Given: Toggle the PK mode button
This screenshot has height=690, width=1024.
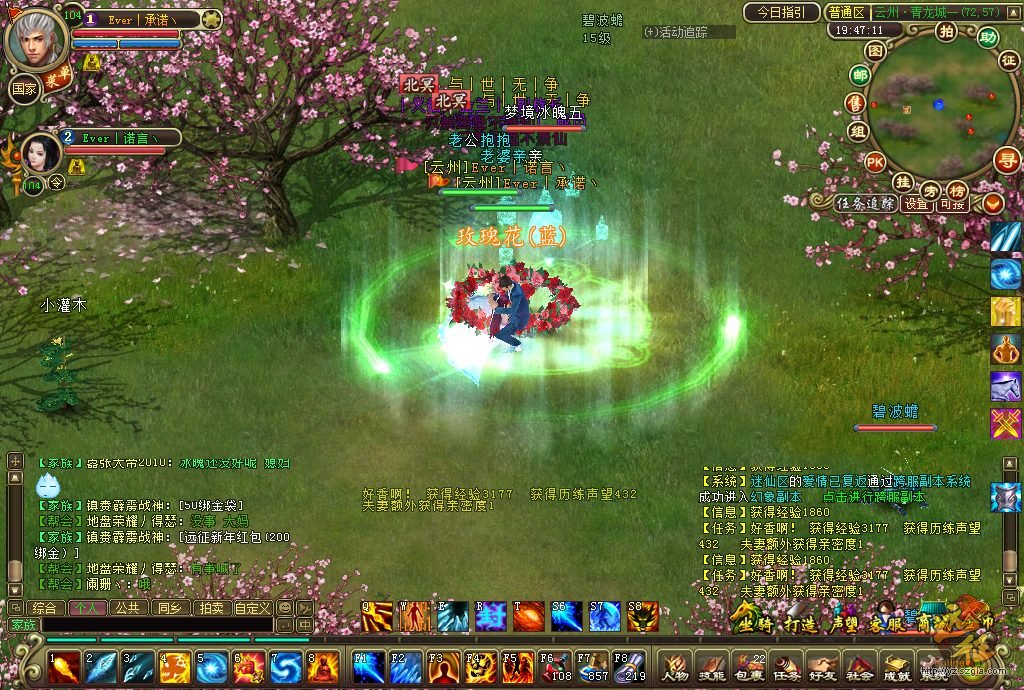Looking at the screenshot, I should click(x=875, y=162).
